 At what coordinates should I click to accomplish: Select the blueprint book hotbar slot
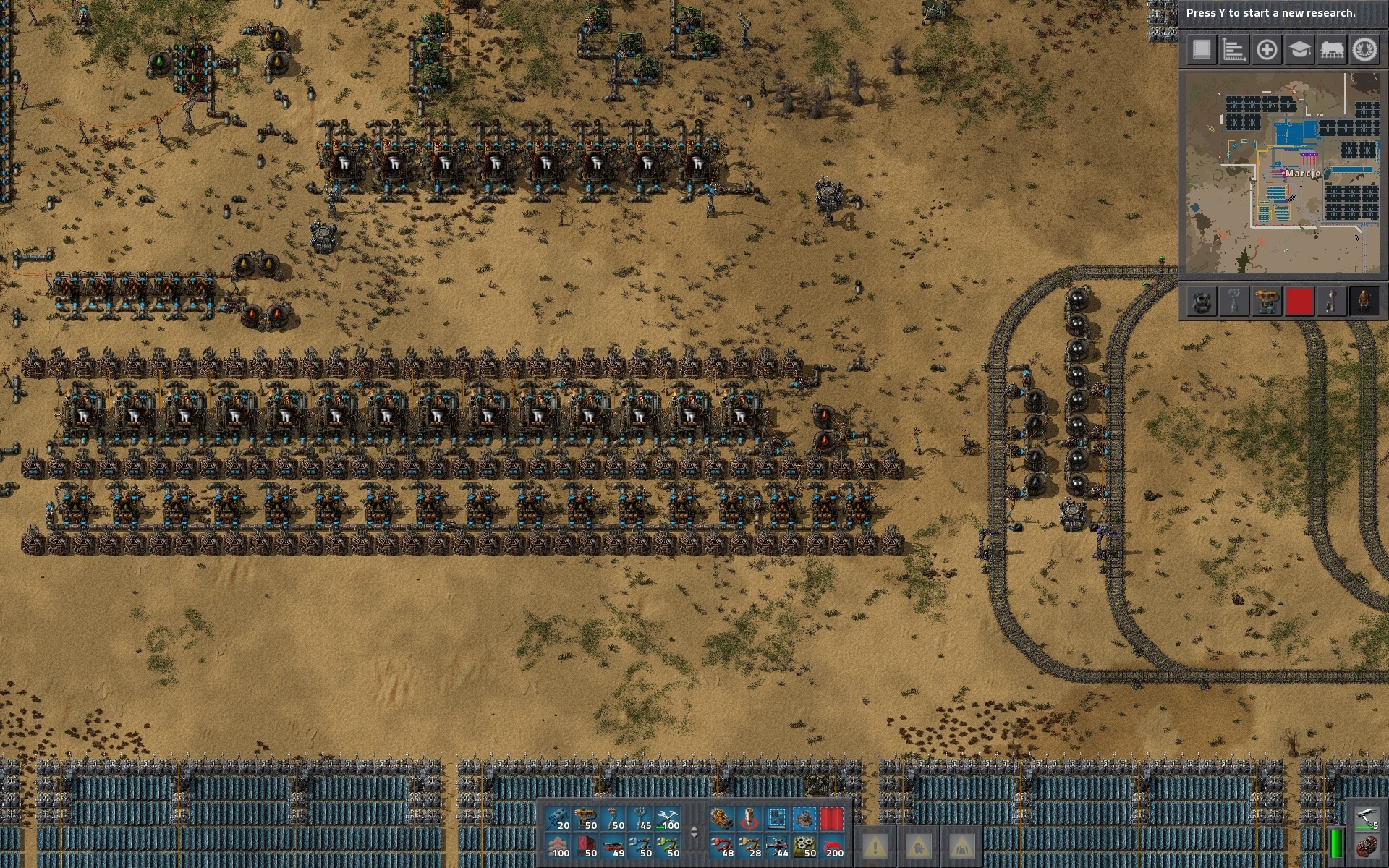pyautogui.click(x=777, y=819)
